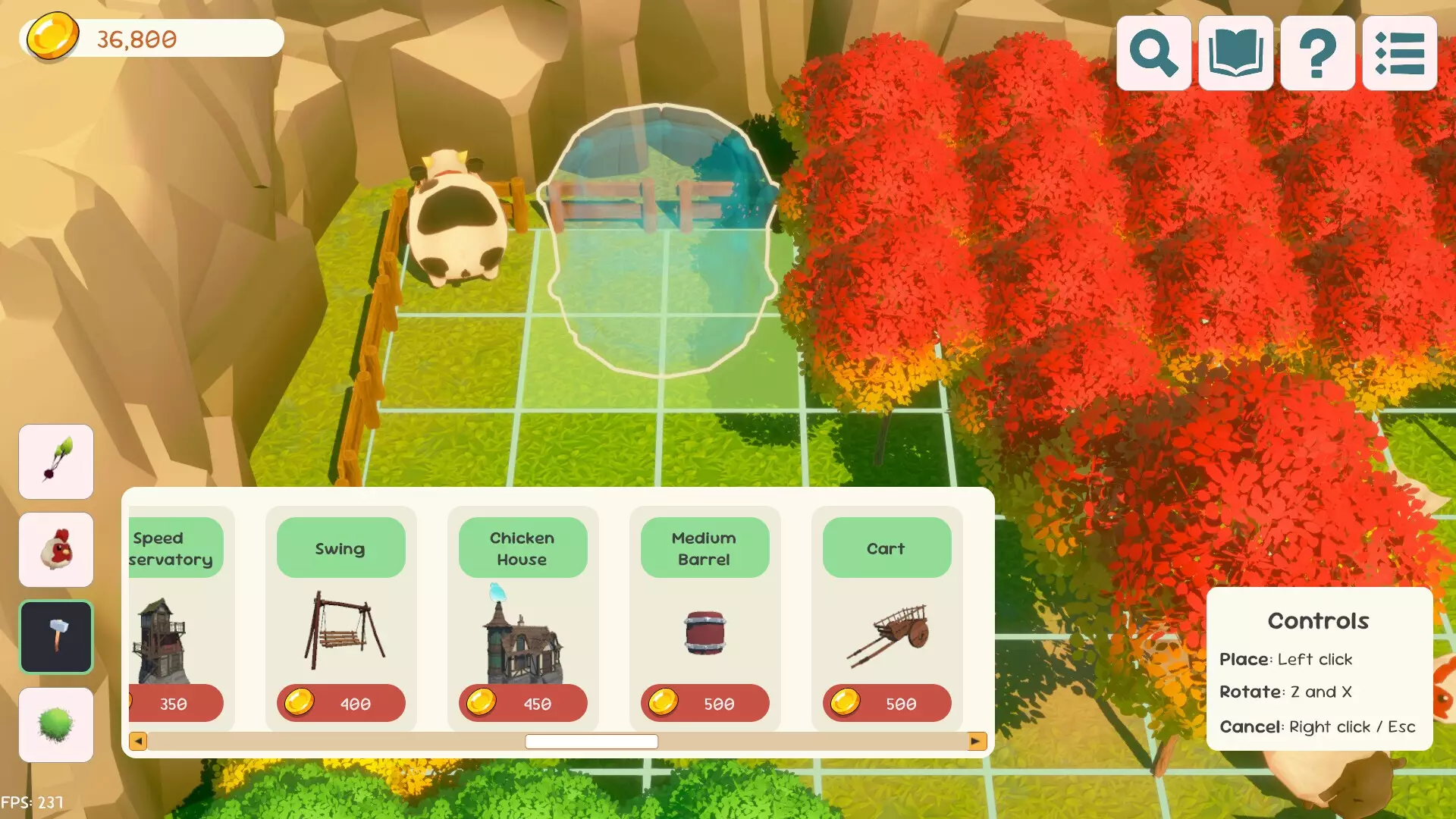The width and height of the screenshot is (1456, 819).
Task: Switch to the chicken animals category
Action: [x=56, y=549]
